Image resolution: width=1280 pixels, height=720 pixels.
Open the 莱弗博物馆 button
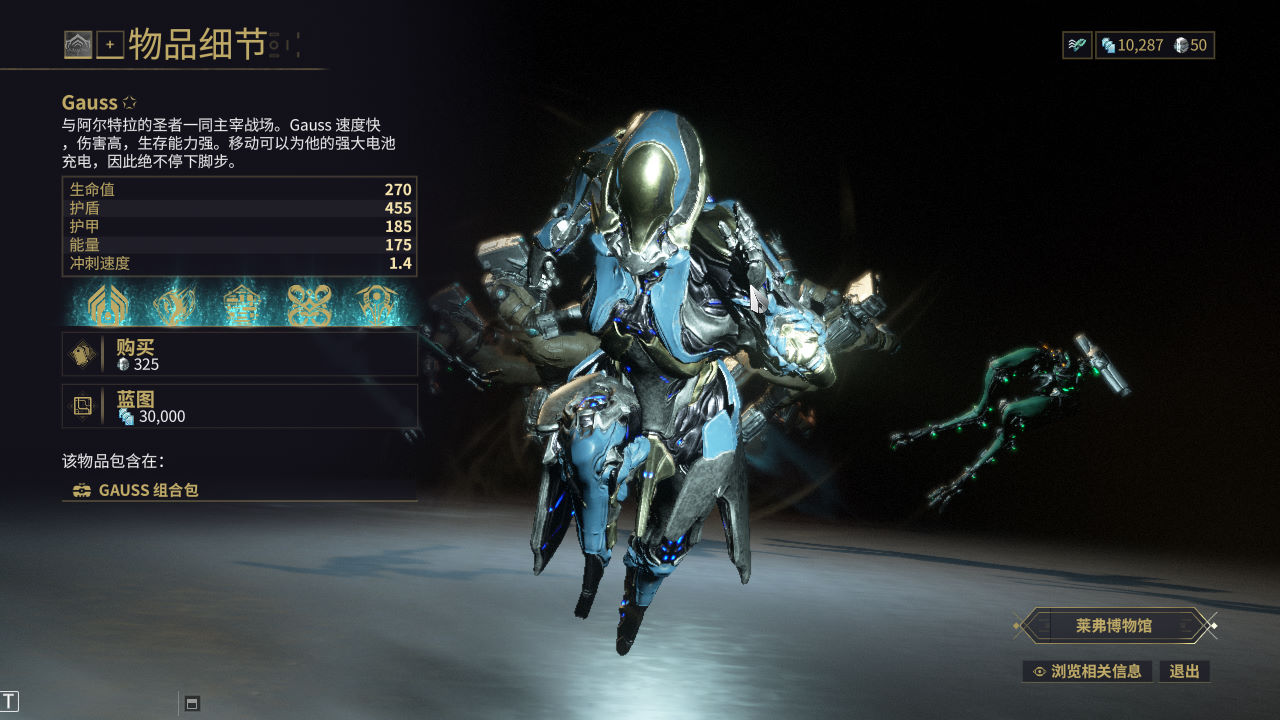[x=1114, y=626]
